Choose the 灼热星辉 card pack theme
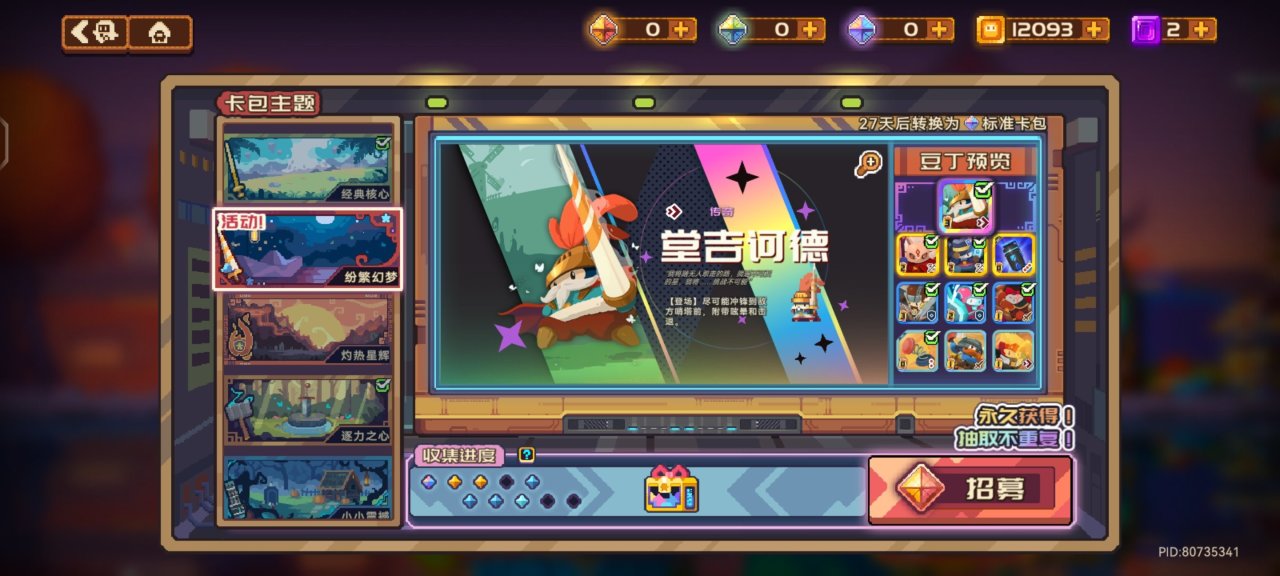The width and height of the screenshot is (1280, 576). pos(308,329)
